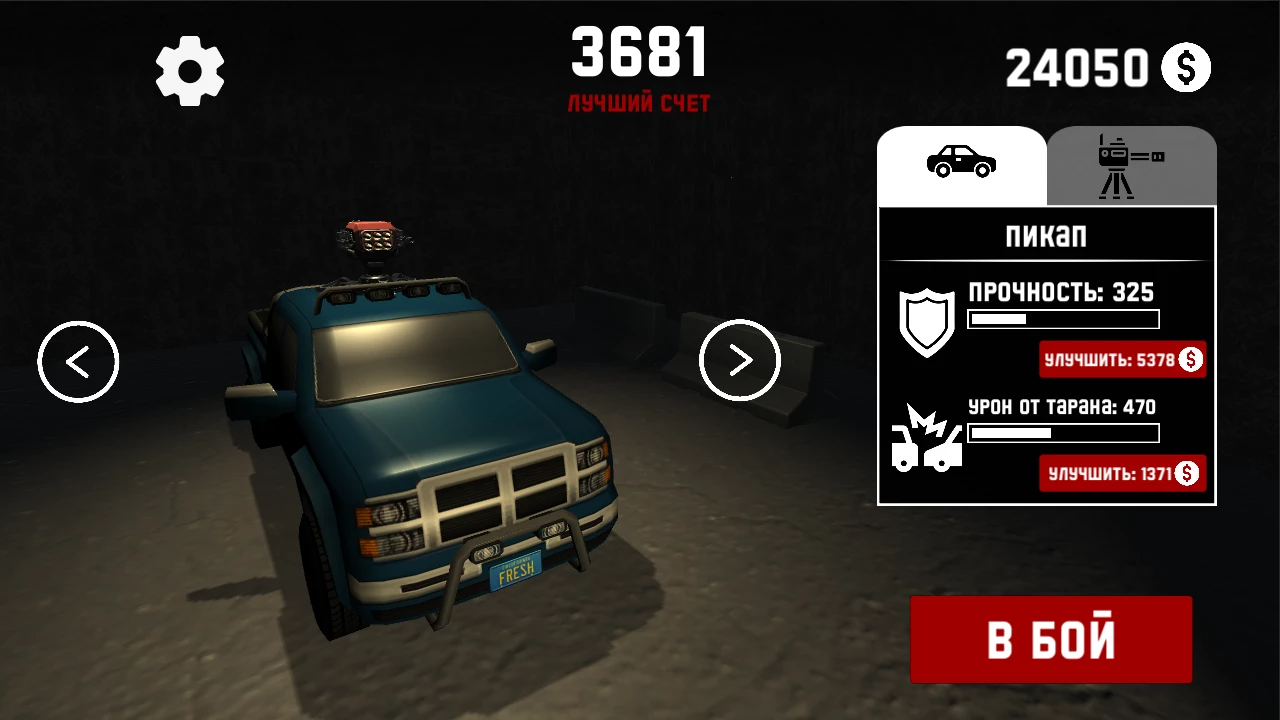Click the best score 3681 counter
Image resolution: width=1280 pixels, height=720 pixels.
639,55
